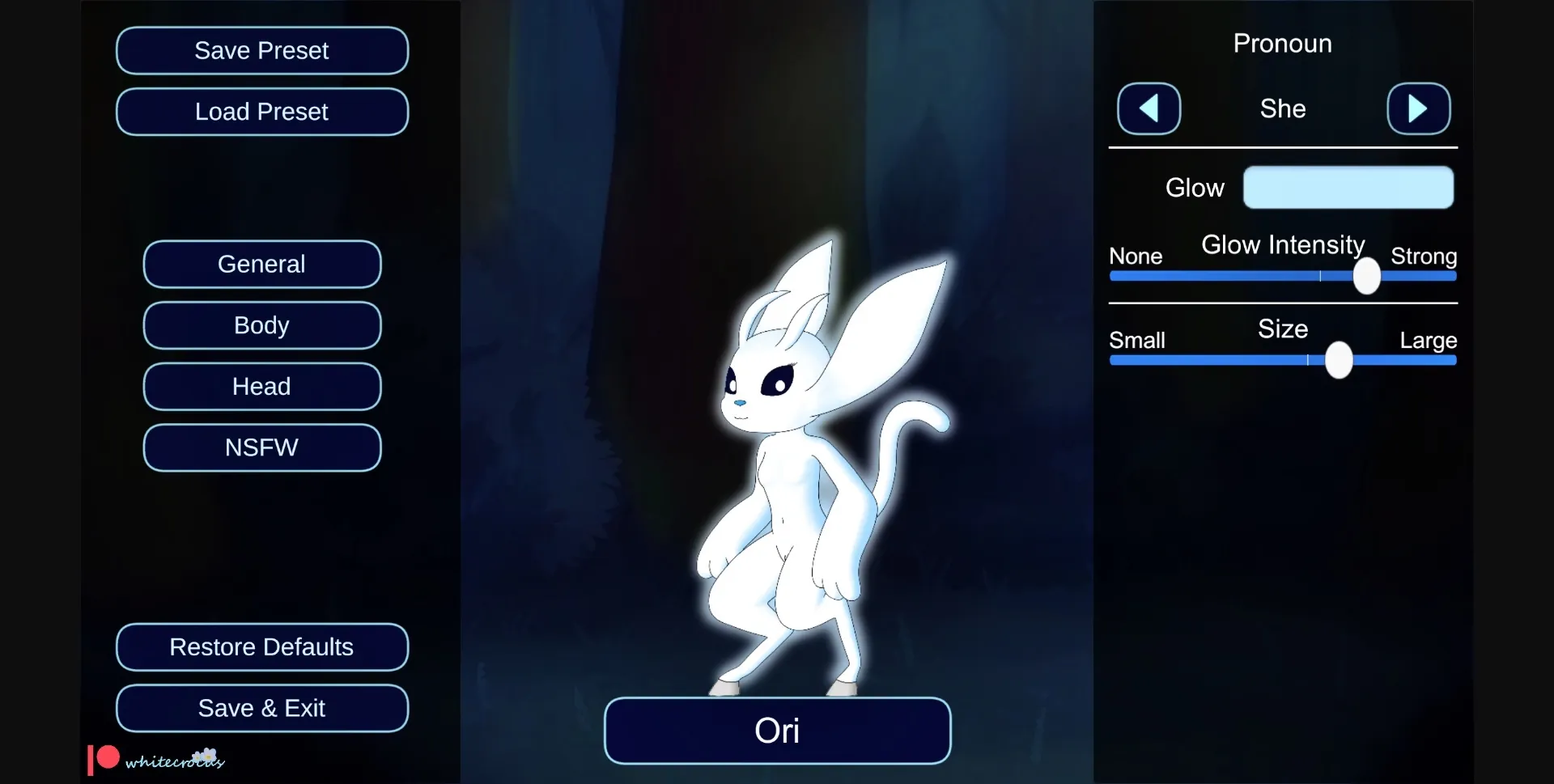1554x784 pixels.
Task: Open the Body customization section
Action: click(x=261, y=325)
